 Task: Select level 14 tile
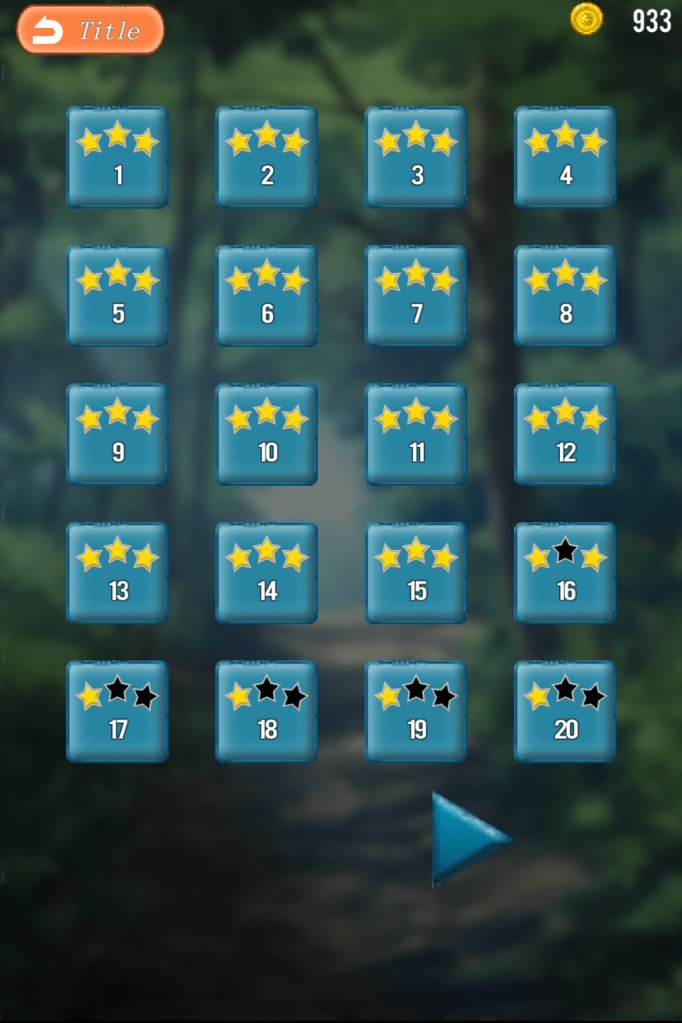pyautogui.click(x=267, y=573)
